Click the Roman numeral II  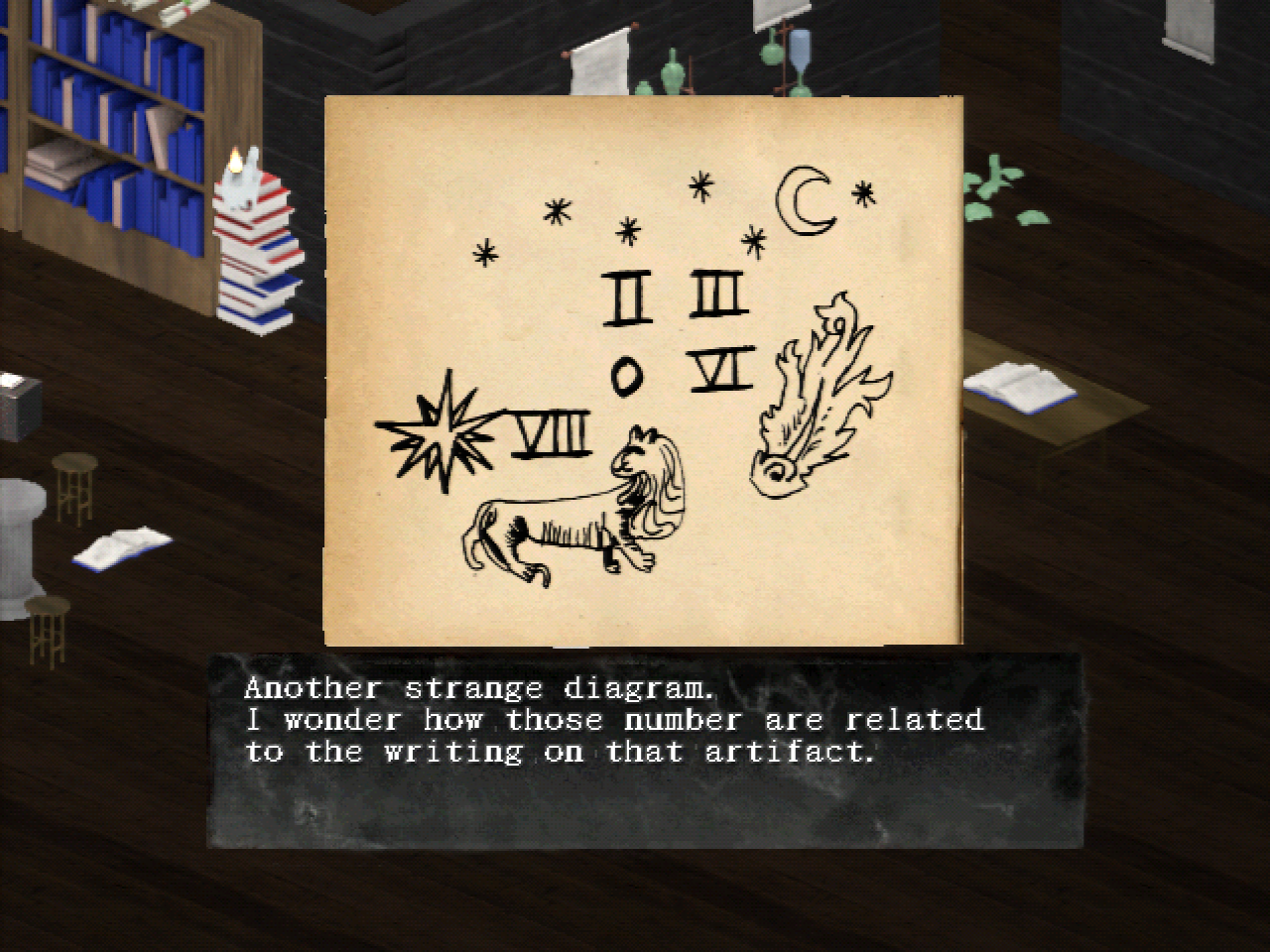[629, 296]
